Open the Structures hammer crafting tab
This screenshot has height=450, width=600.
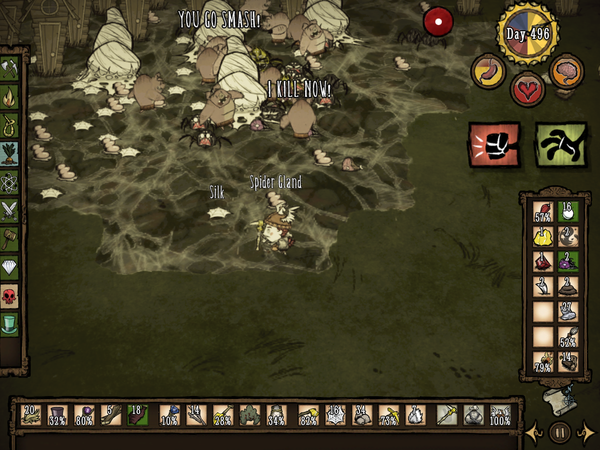coord(10,239)
